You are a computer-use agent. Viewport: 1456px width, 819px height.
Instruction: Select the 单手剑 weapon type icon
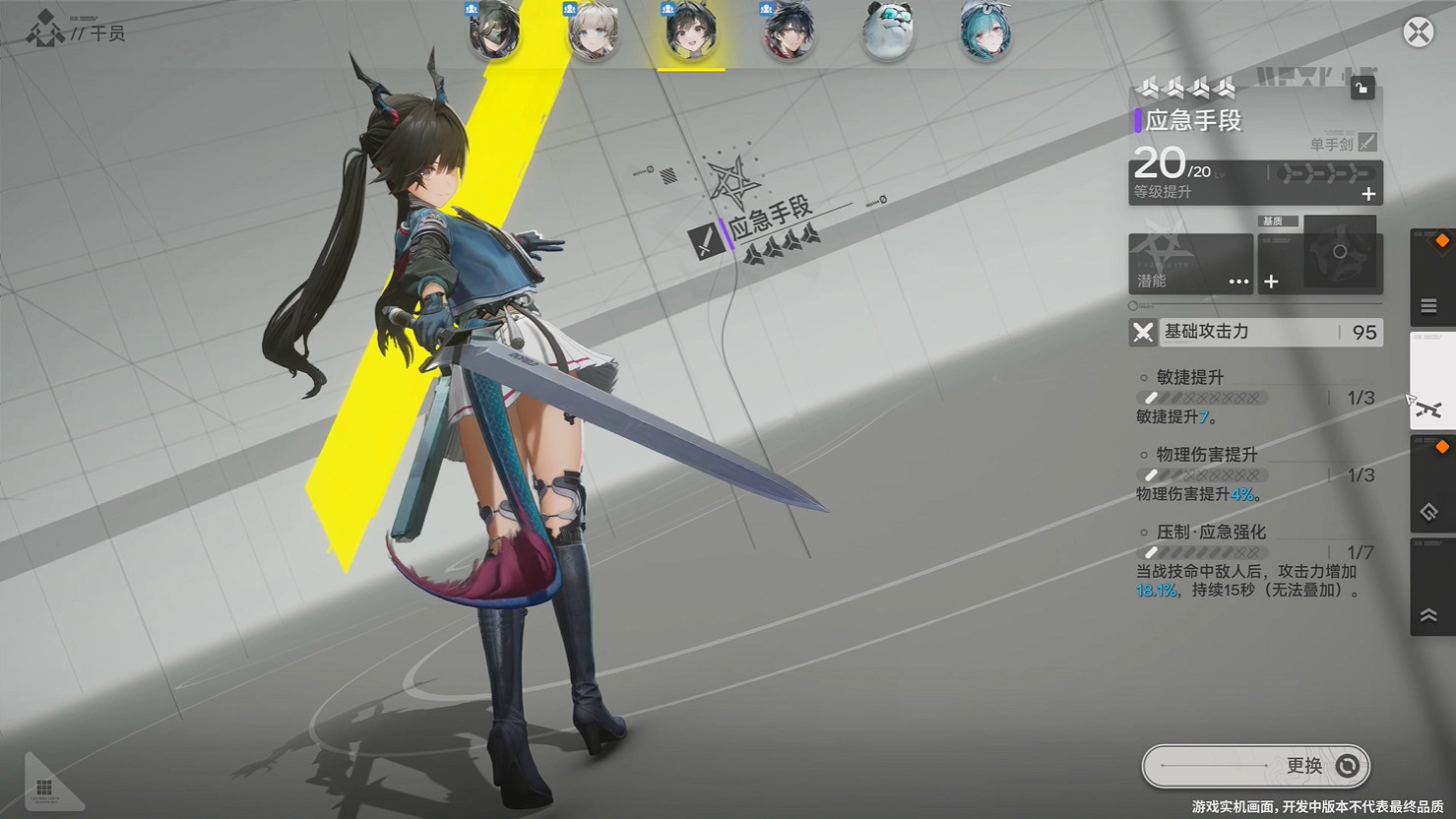point(1364,144)
